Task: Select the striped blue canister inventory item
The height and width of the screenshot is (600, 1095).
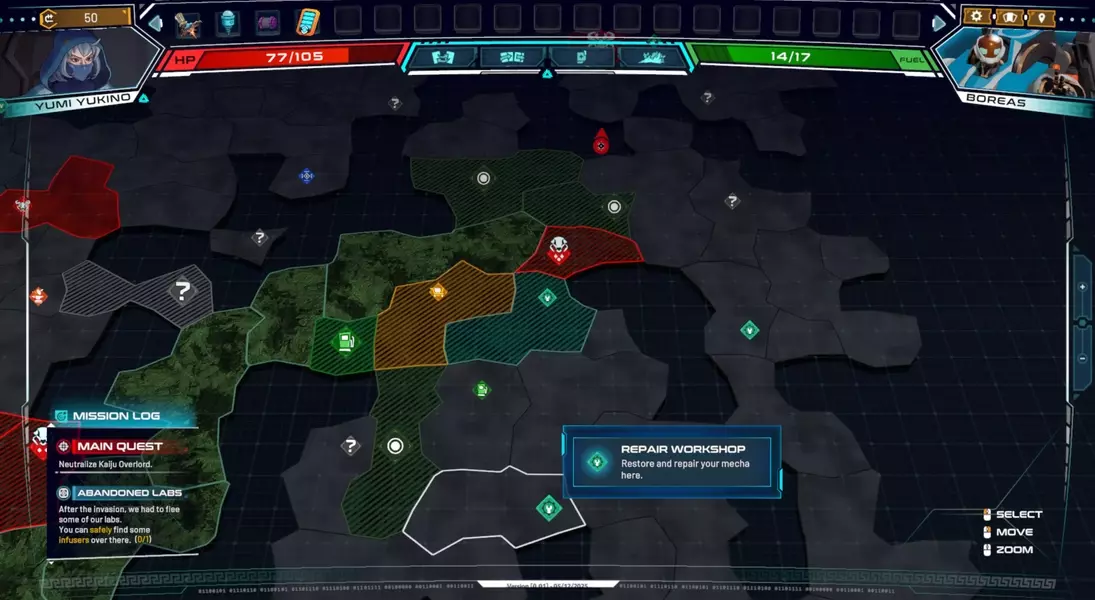Action: click(307, 22)
